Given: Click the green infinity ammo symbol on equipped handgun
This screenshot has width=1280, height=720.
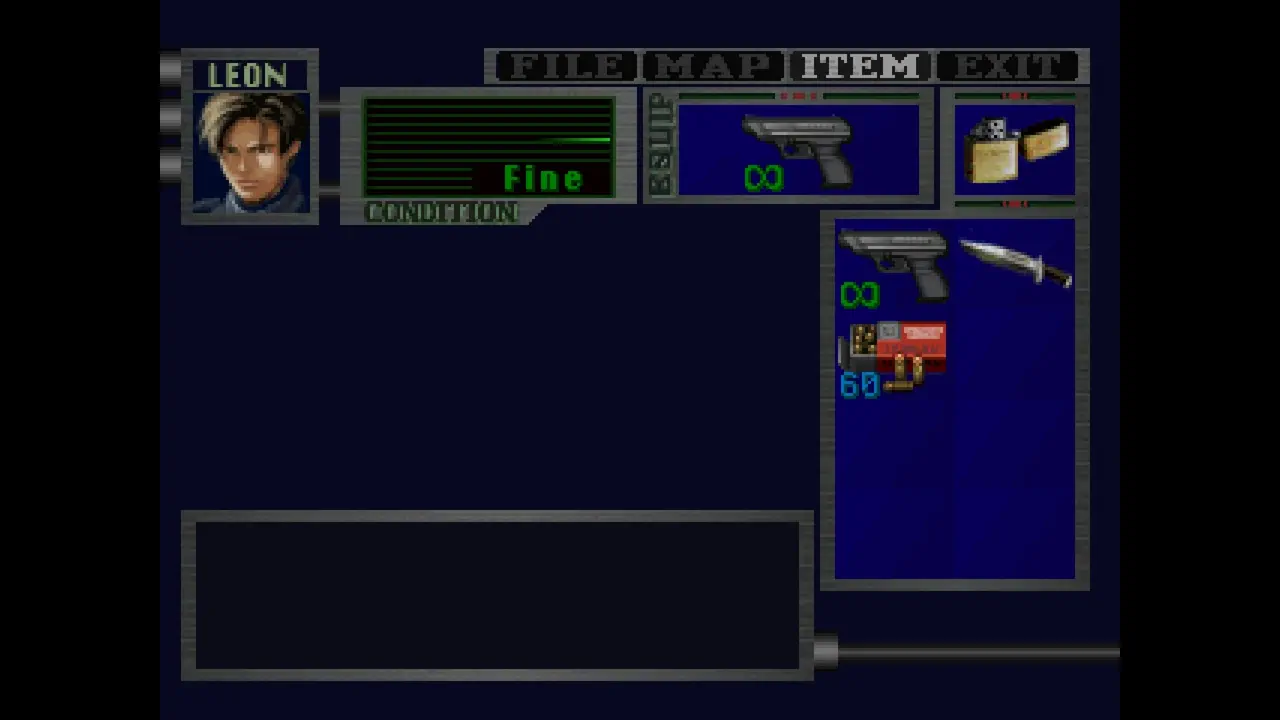Looking at the screenshot, I should click(763, 178).
